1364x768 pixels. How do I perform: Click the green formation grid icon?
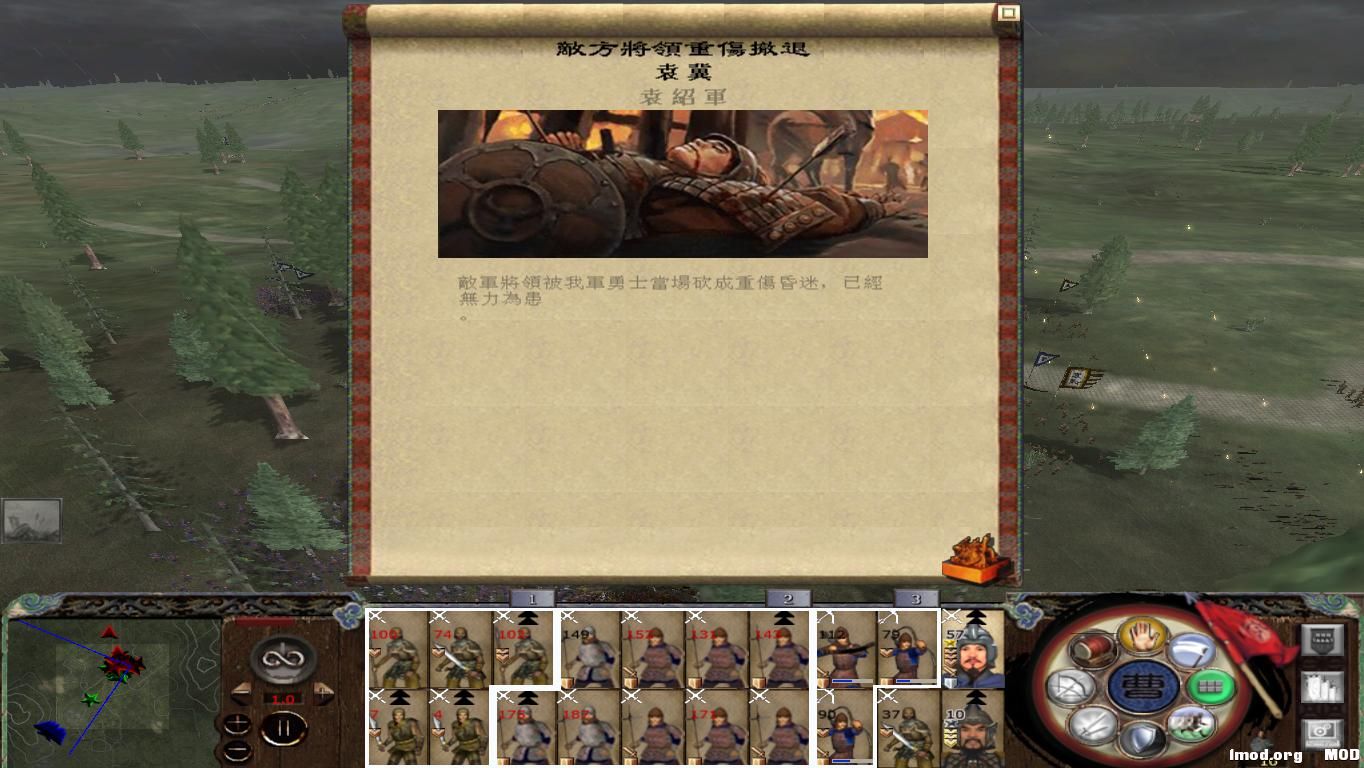[1208, 687]
